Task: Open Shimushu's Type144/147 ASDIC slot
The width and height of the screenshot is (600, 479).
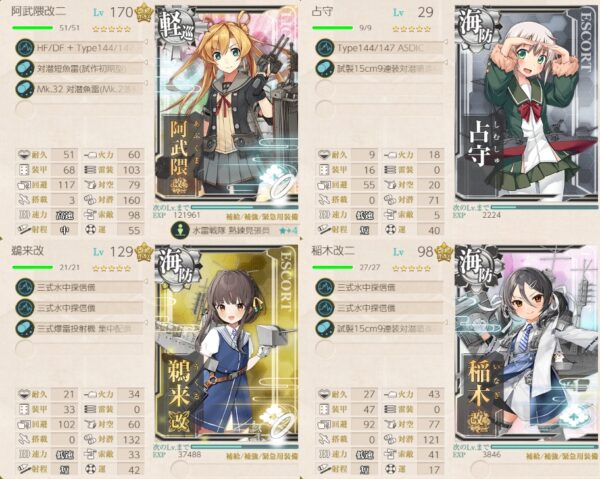Action: click(378, 48)
